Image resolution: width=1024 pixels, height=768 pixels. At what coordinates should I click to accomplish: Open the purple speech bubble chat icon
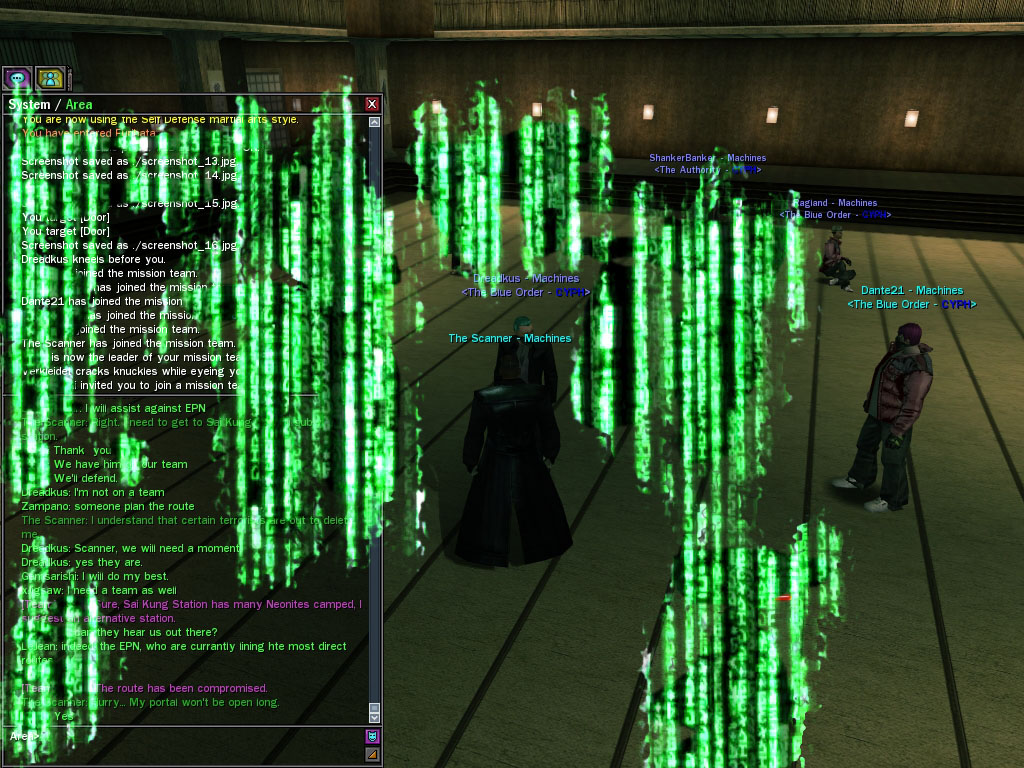point(16,78)
